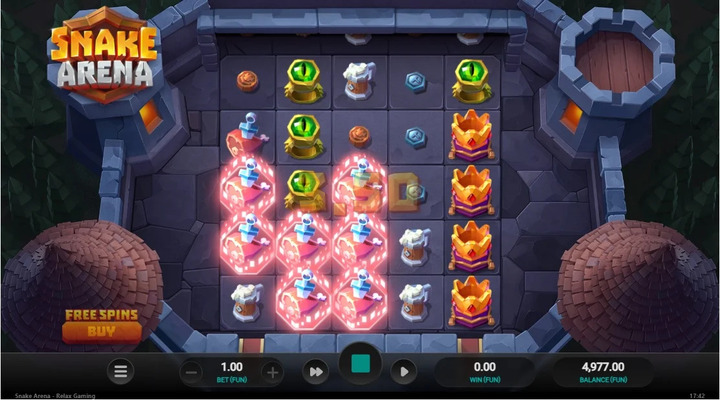
Task: Start autoplay with the play button
Action: pos(403,372)
